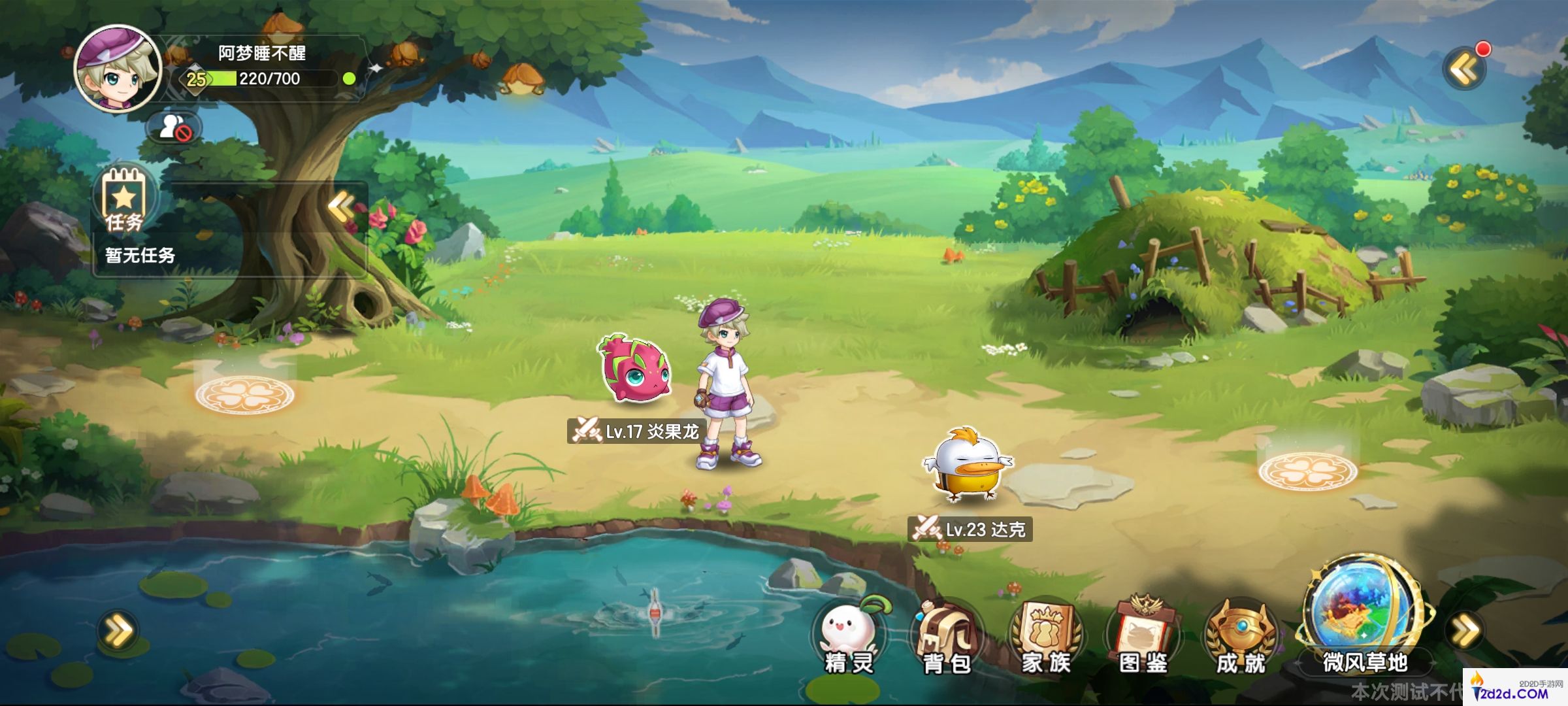Toggle the hide-players icon under the avatar

coord(173,127)
